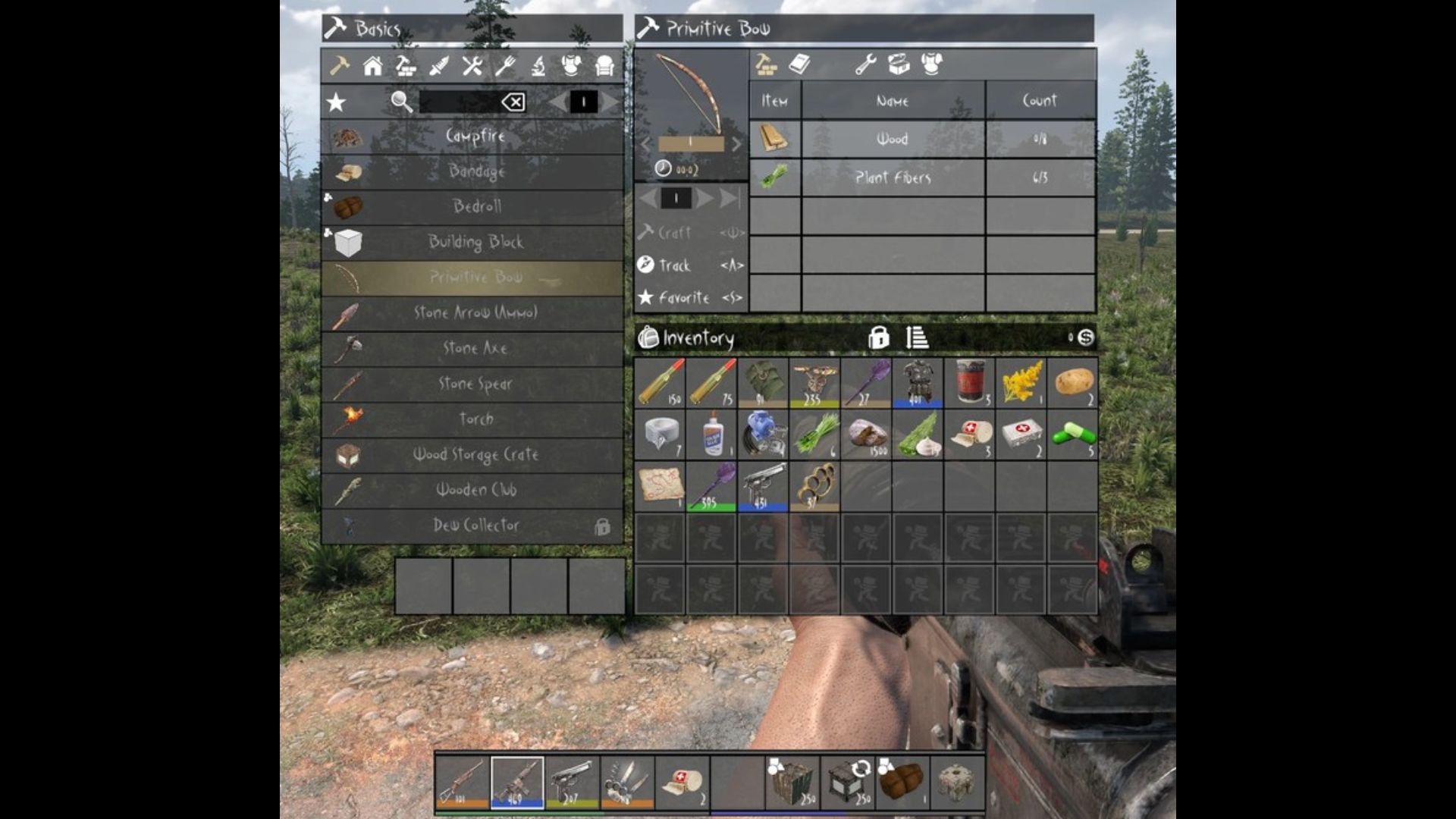Screen dimensions: 1456x819
Task: Toggle the favorites star filter
Action: (335, 102)
